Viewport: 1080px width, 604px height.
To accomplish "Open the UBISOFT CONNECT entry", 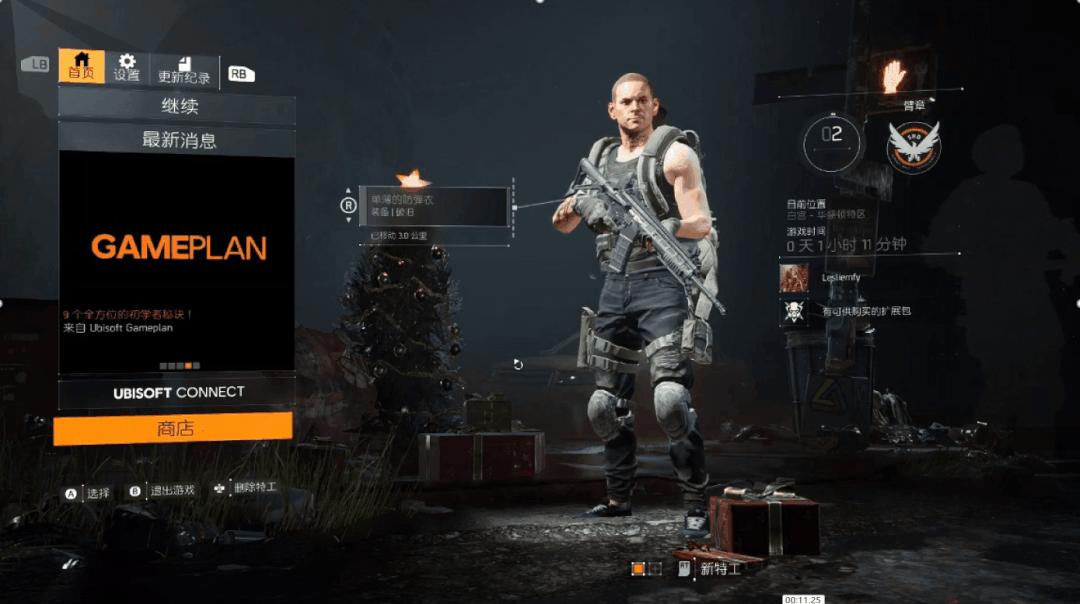I will coord(177,392).
